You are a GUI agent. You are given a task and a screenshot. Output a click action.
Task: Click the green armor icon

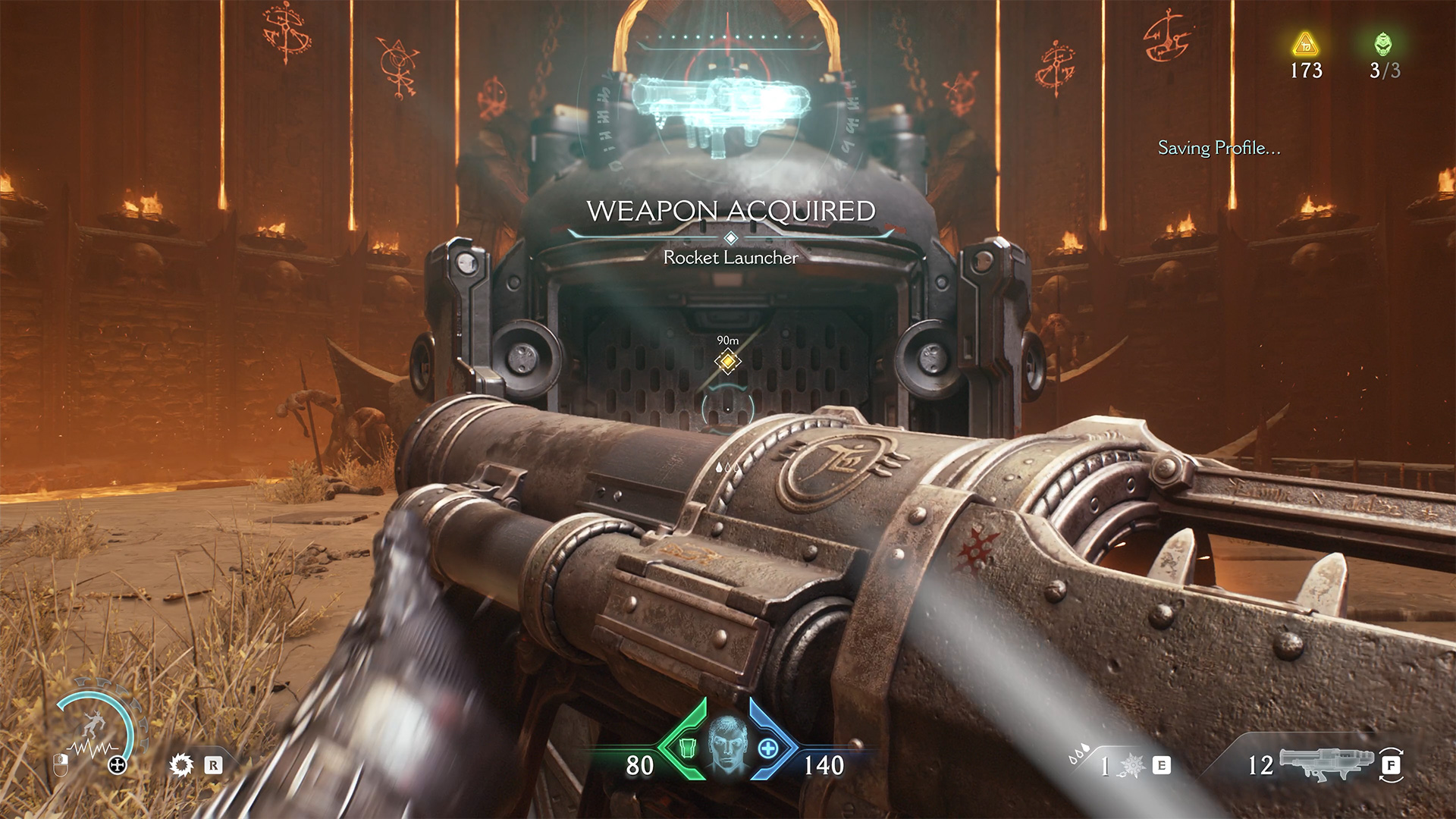(x=687, y=748)
